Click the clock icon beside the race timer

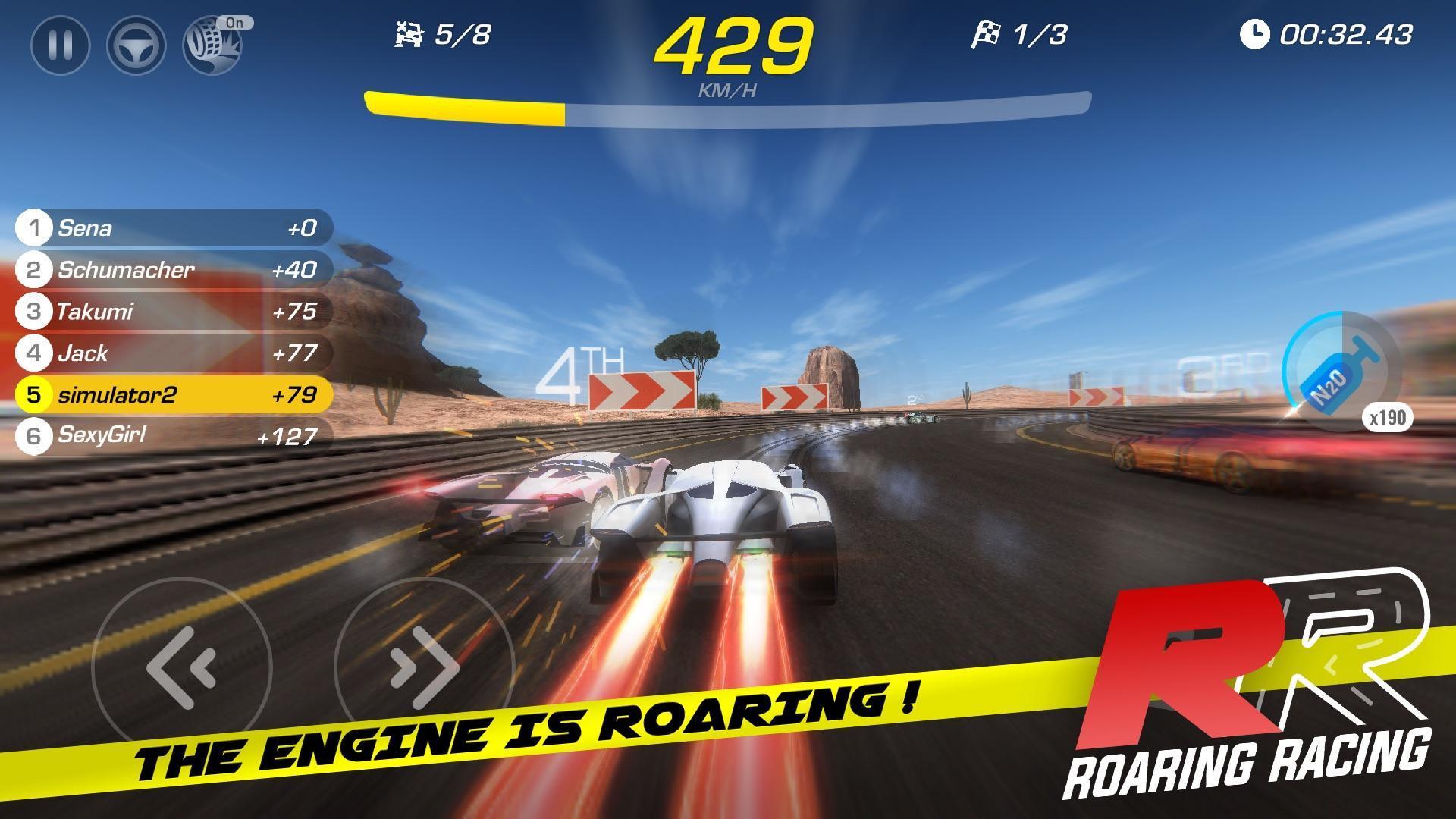(x=1255, y=34)
